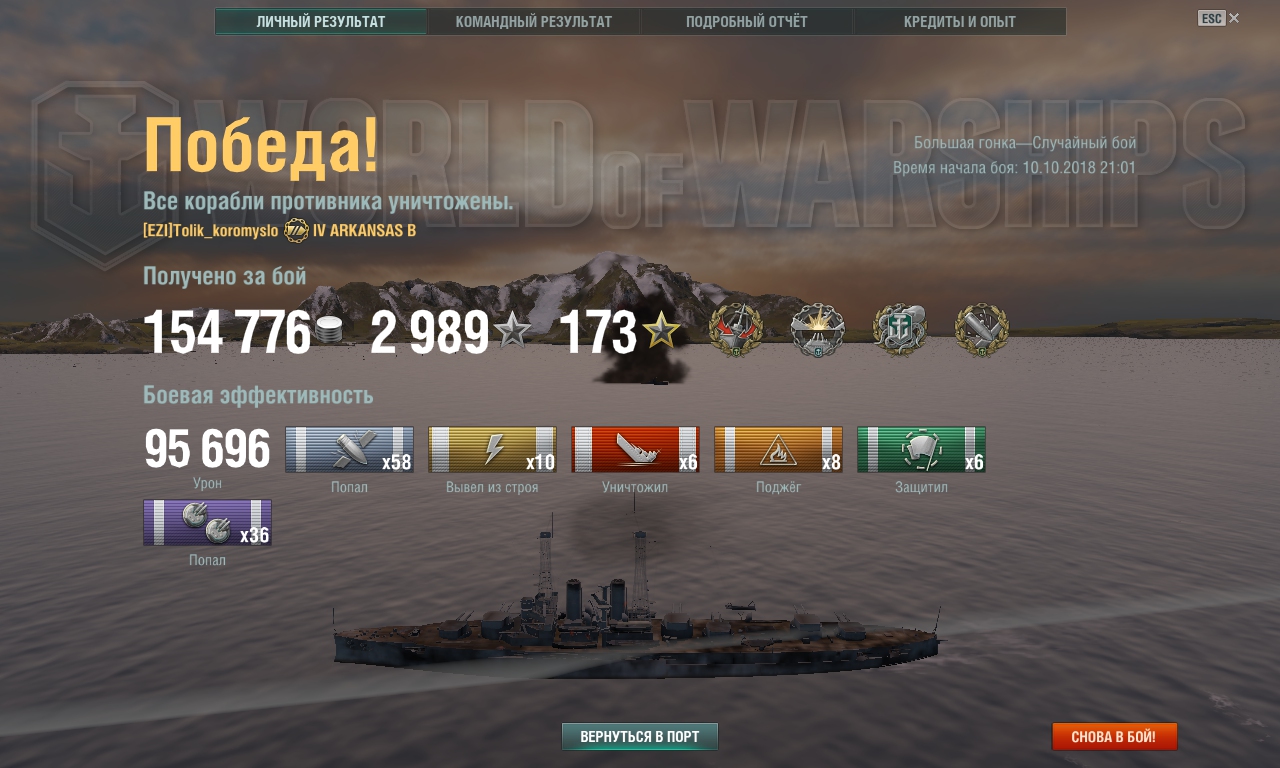Close the results screen with the X

(1234, 18)
